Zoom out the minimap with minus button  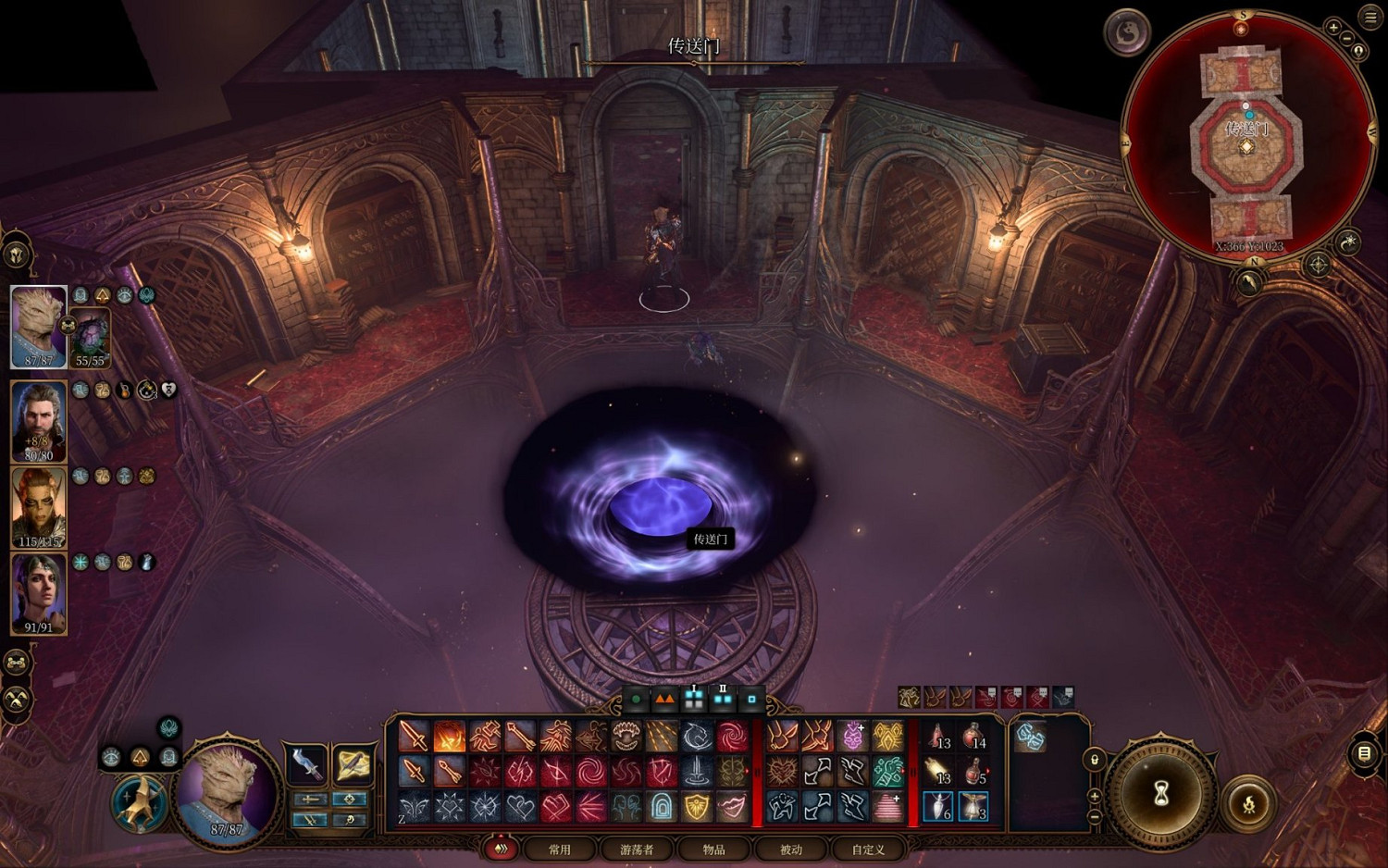coord(1347,39)
